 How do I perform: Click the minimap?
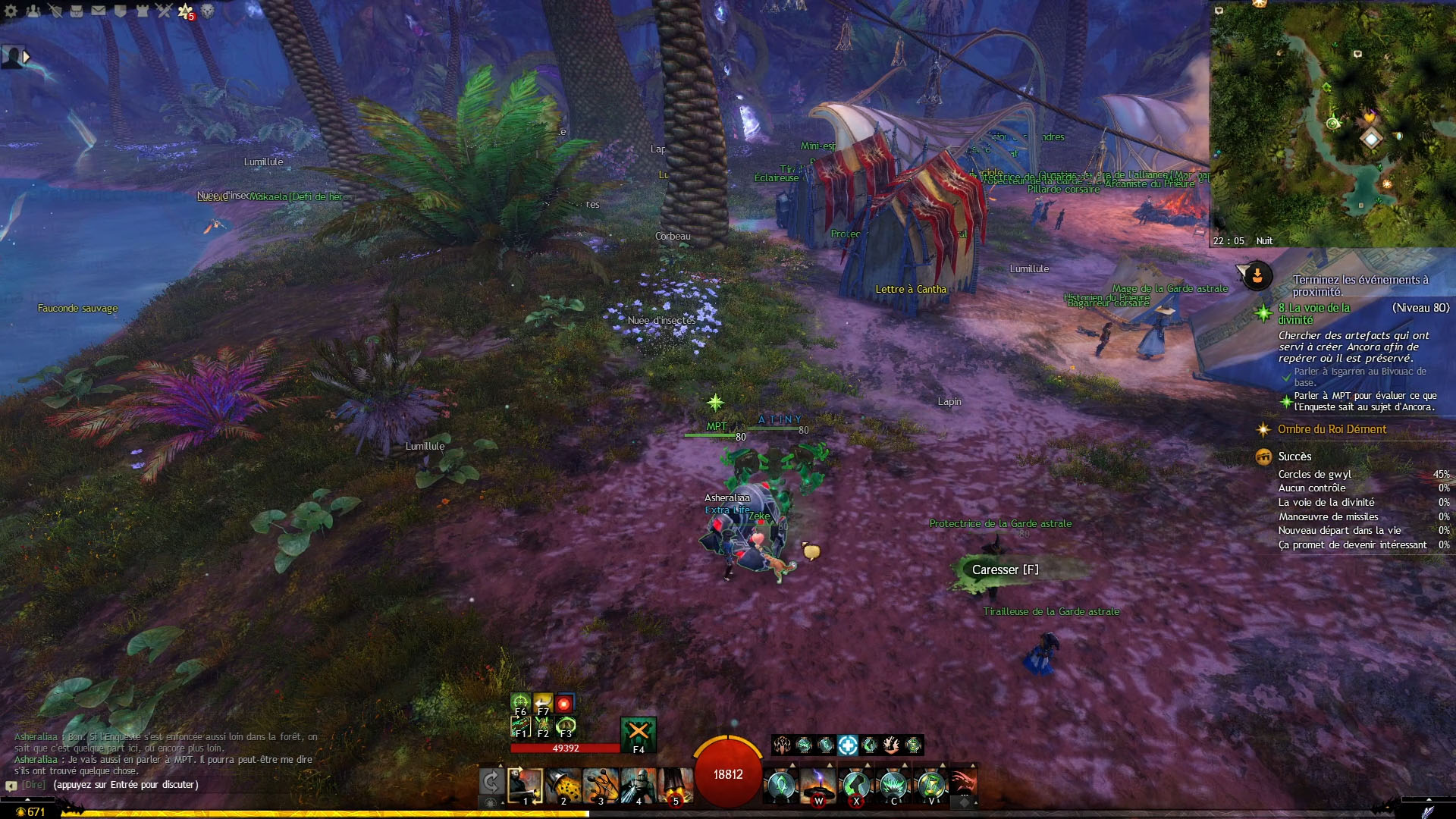click(1332, 123)
